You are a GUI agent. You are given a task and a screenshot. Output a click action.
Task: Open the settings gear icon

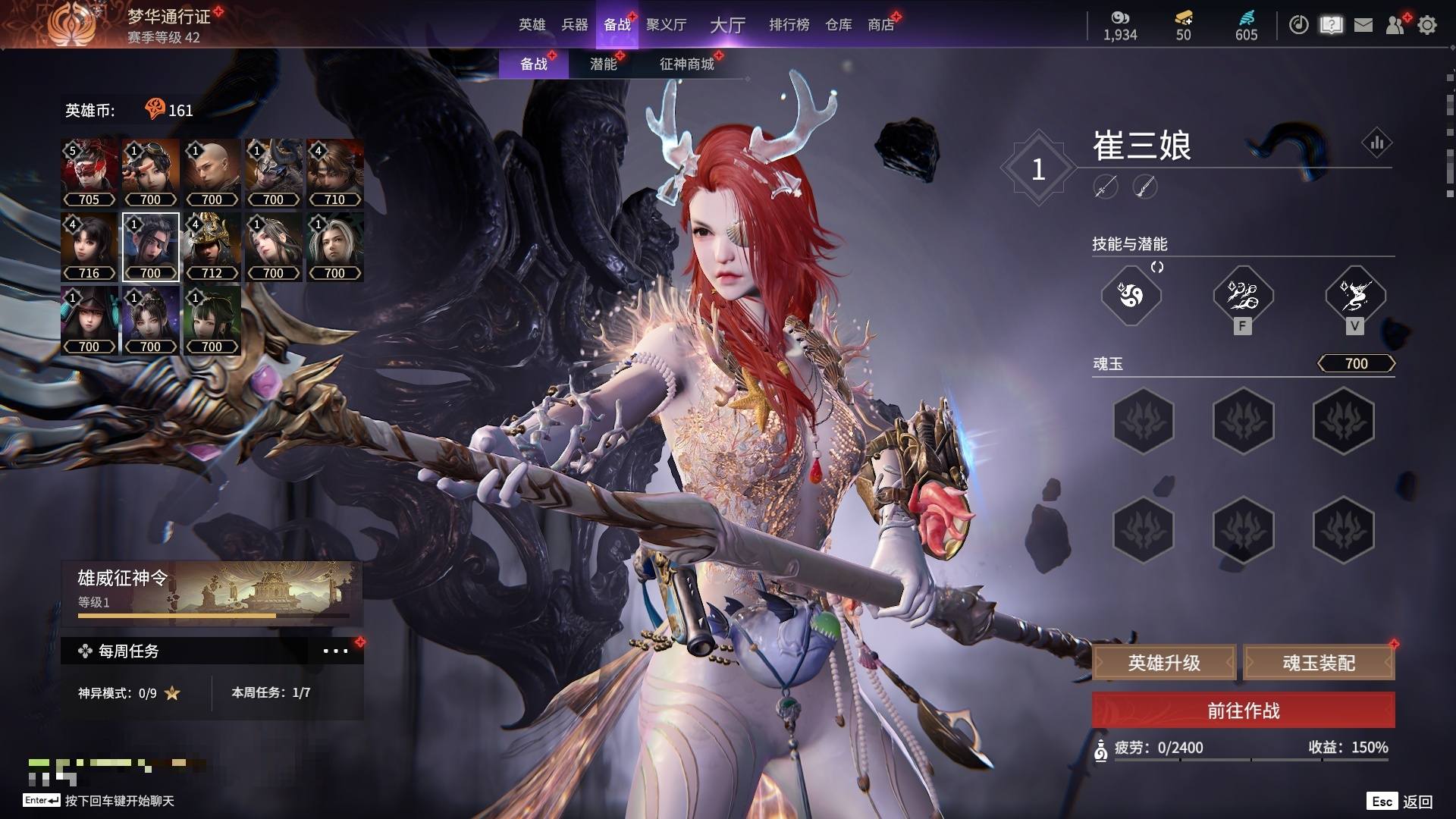(1427, 25)
